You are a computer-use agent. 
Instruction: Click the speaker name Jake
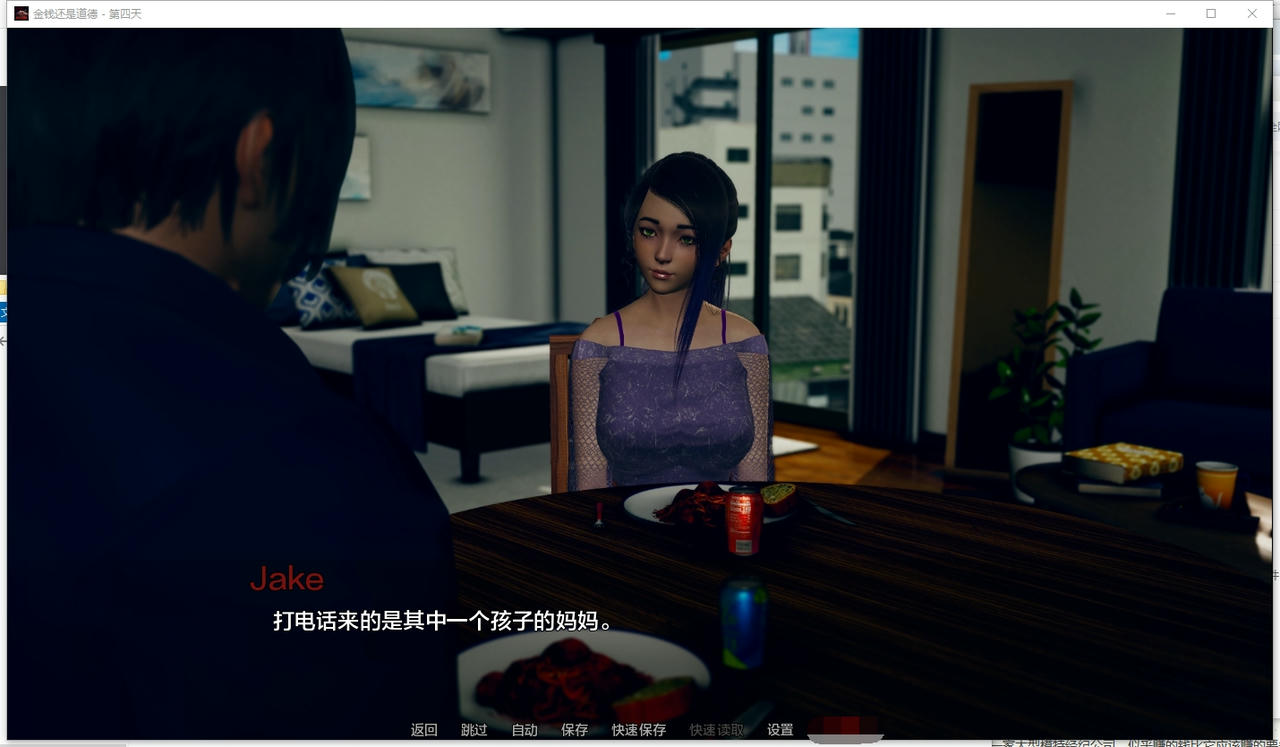(287, 579)
